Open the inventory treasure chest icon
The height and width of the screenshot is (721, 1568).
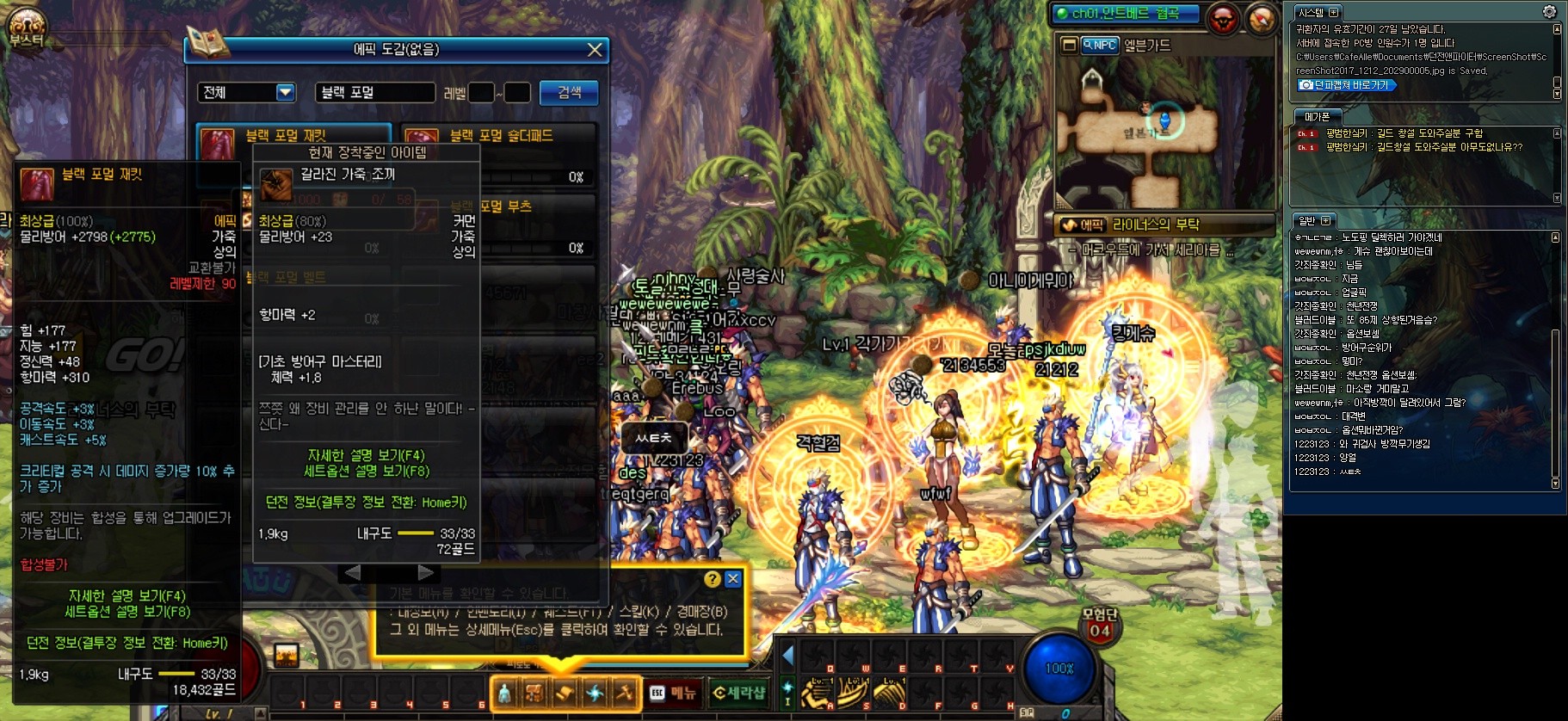[534, 693]
